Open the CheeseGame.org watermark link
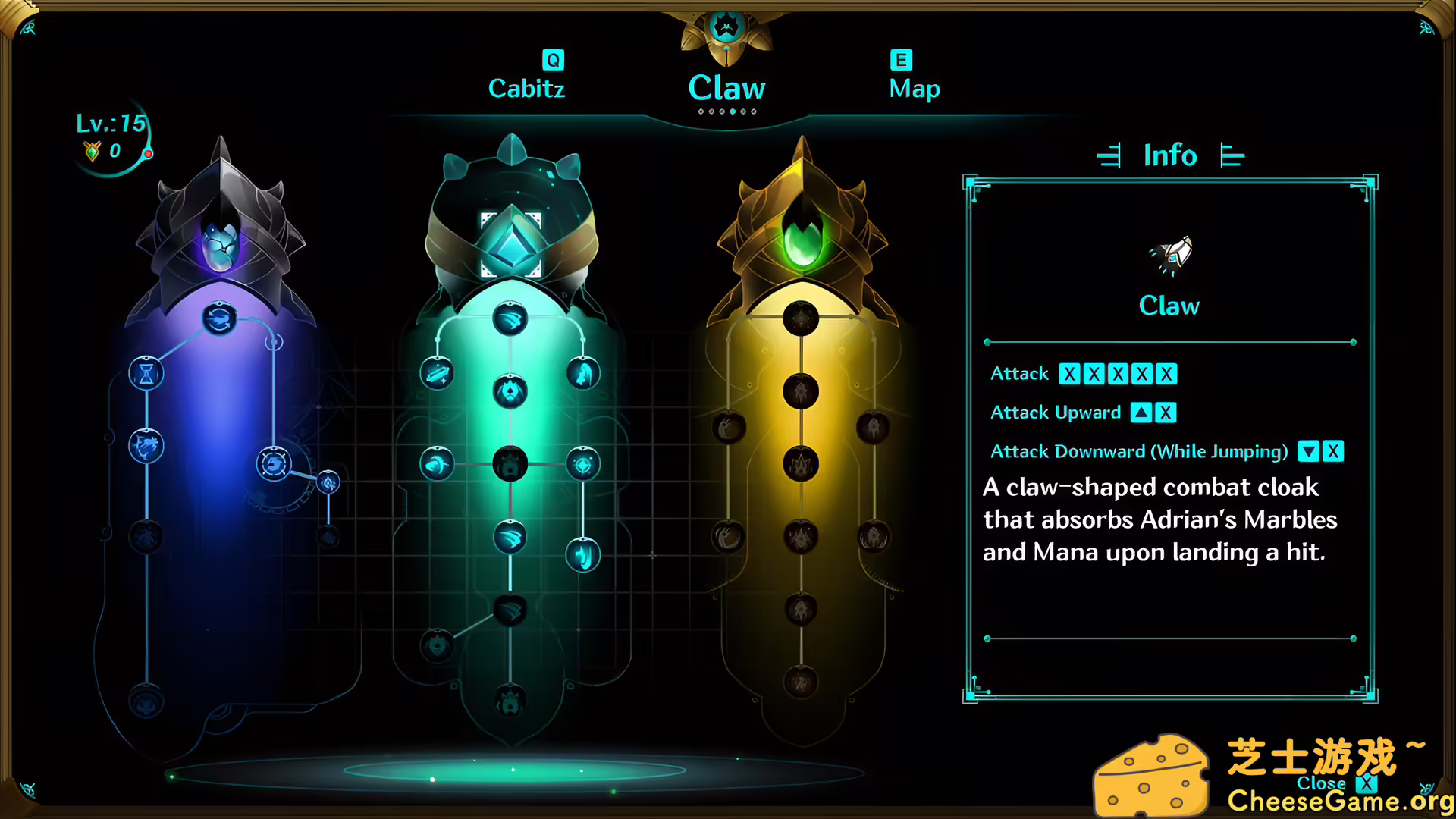 (x=1339, y=801)
